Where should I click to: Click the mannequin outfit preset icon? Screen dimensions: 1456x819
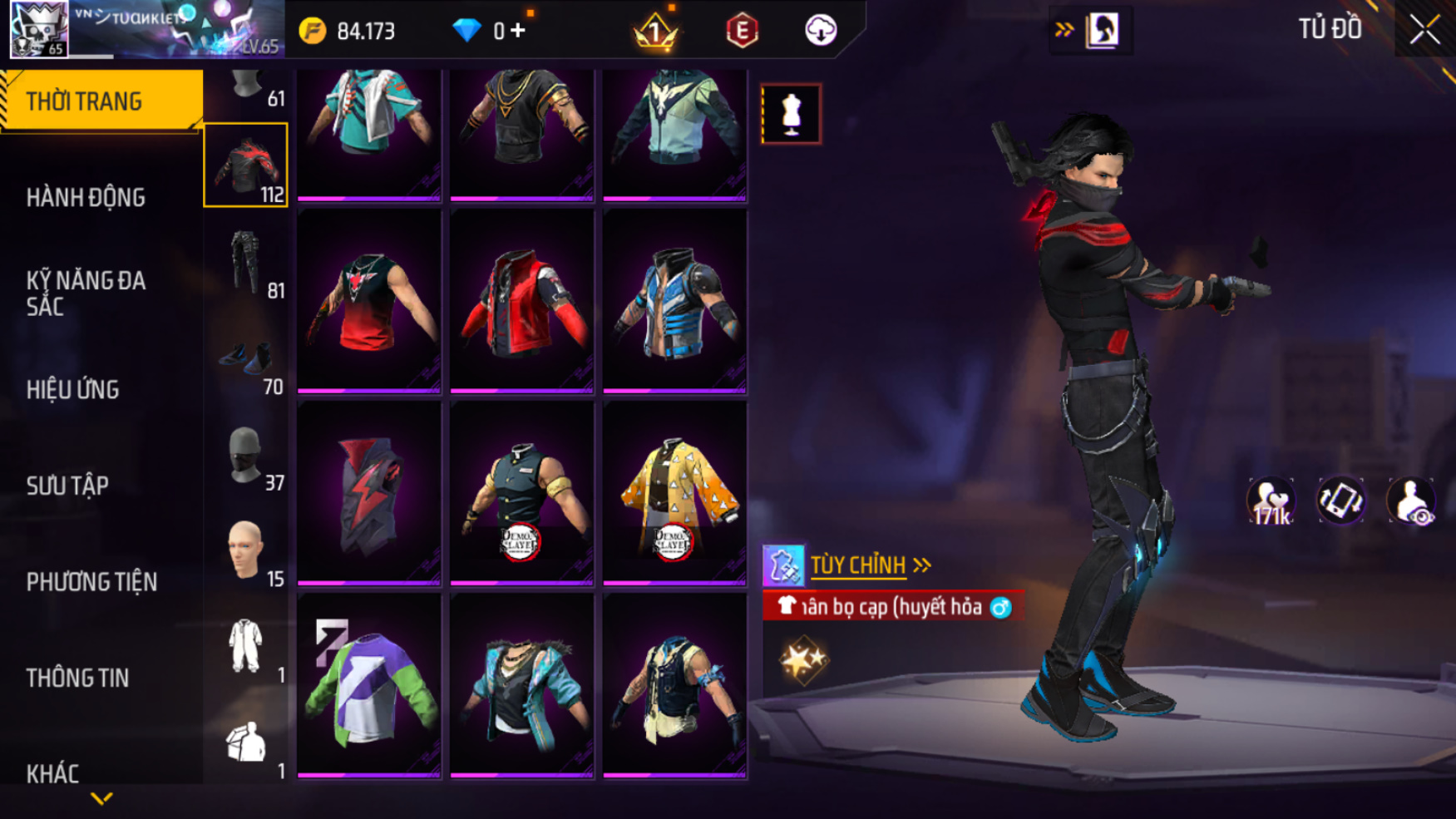coord(791,114)
